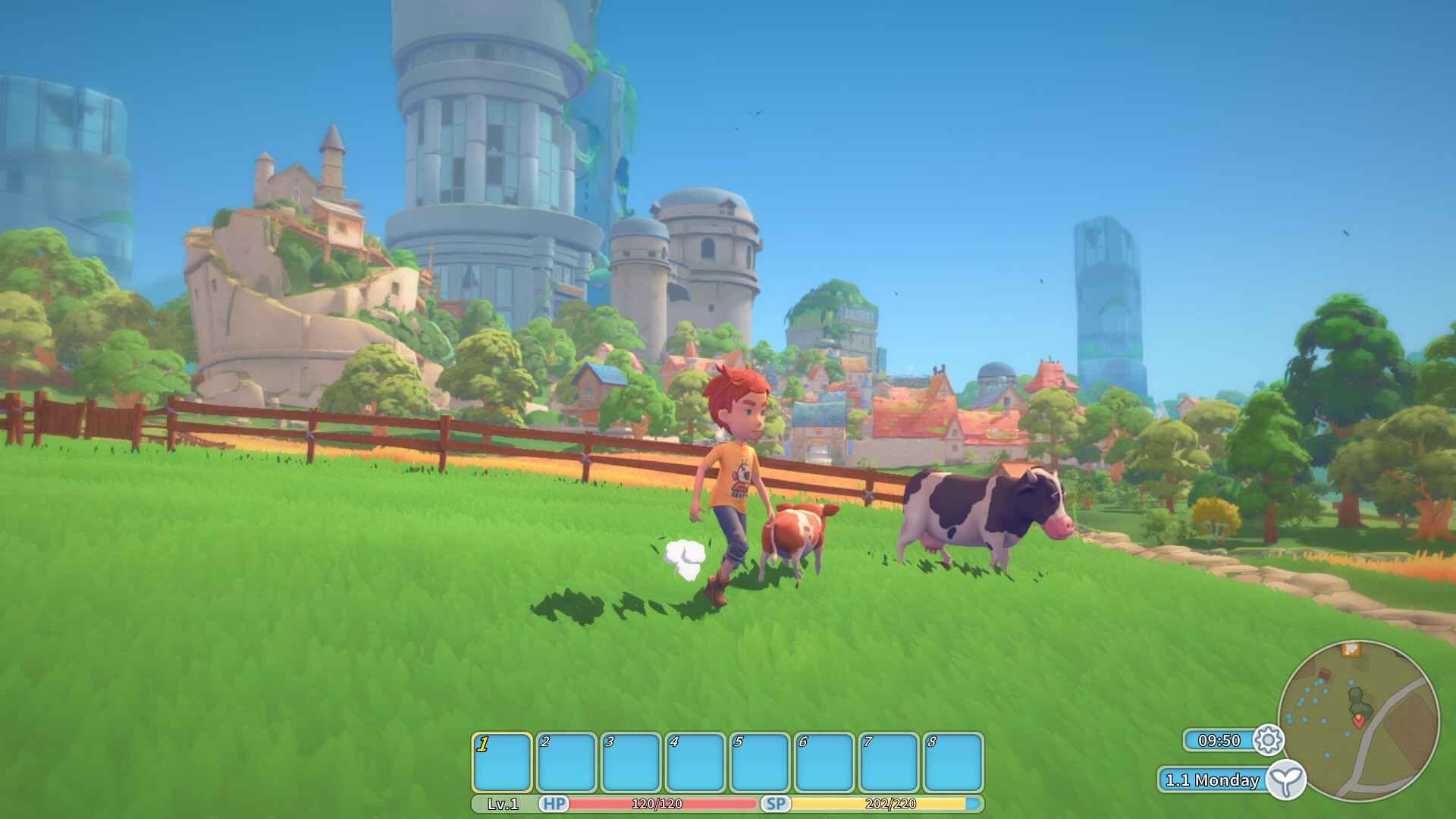Open game settings via the gear icon
Image resolution: width=1456 pixels, height=819 pixels.
coord(1269,742)
